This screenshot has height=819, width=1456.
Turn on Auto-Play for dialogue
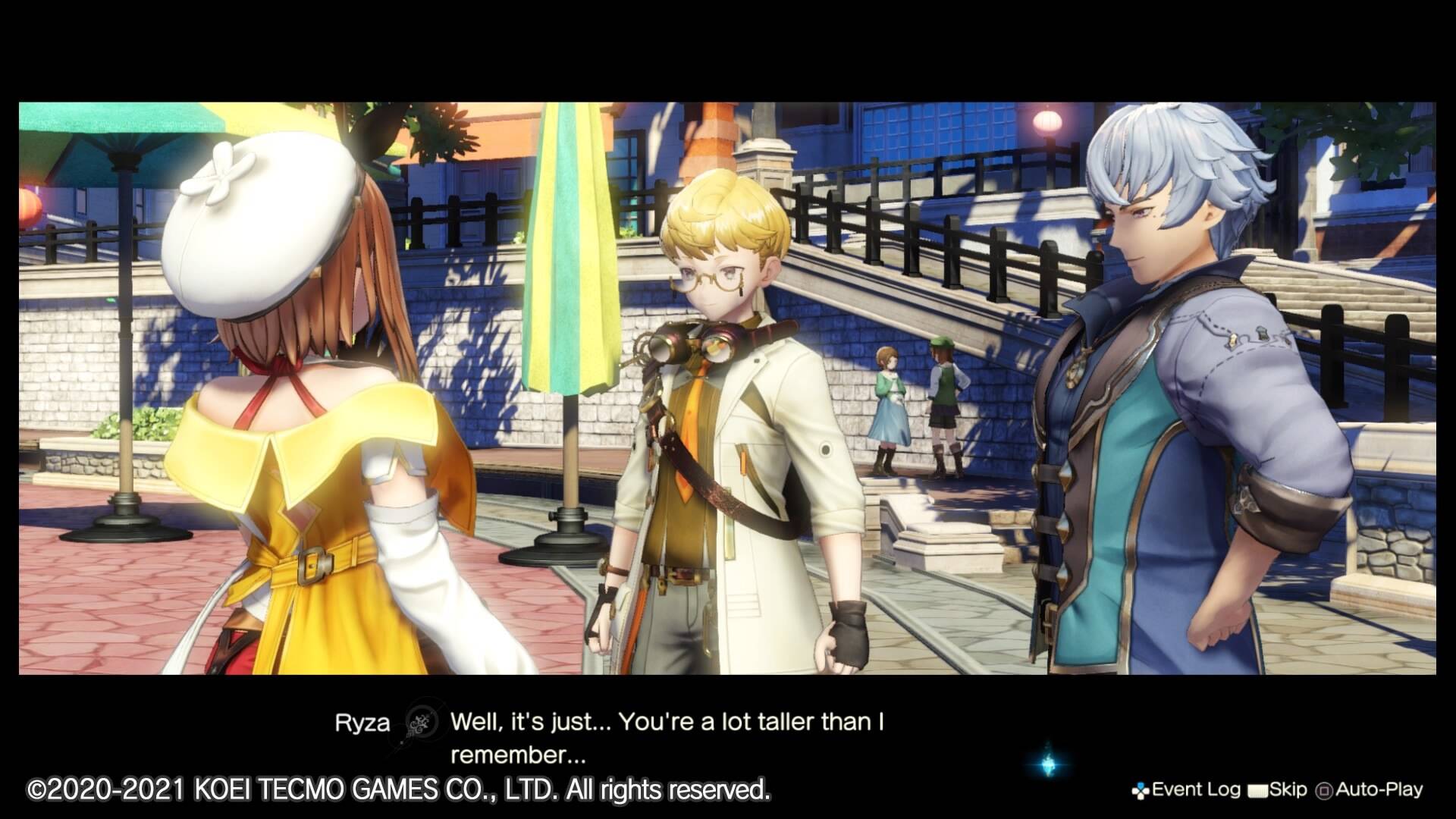pos(1370,790)
